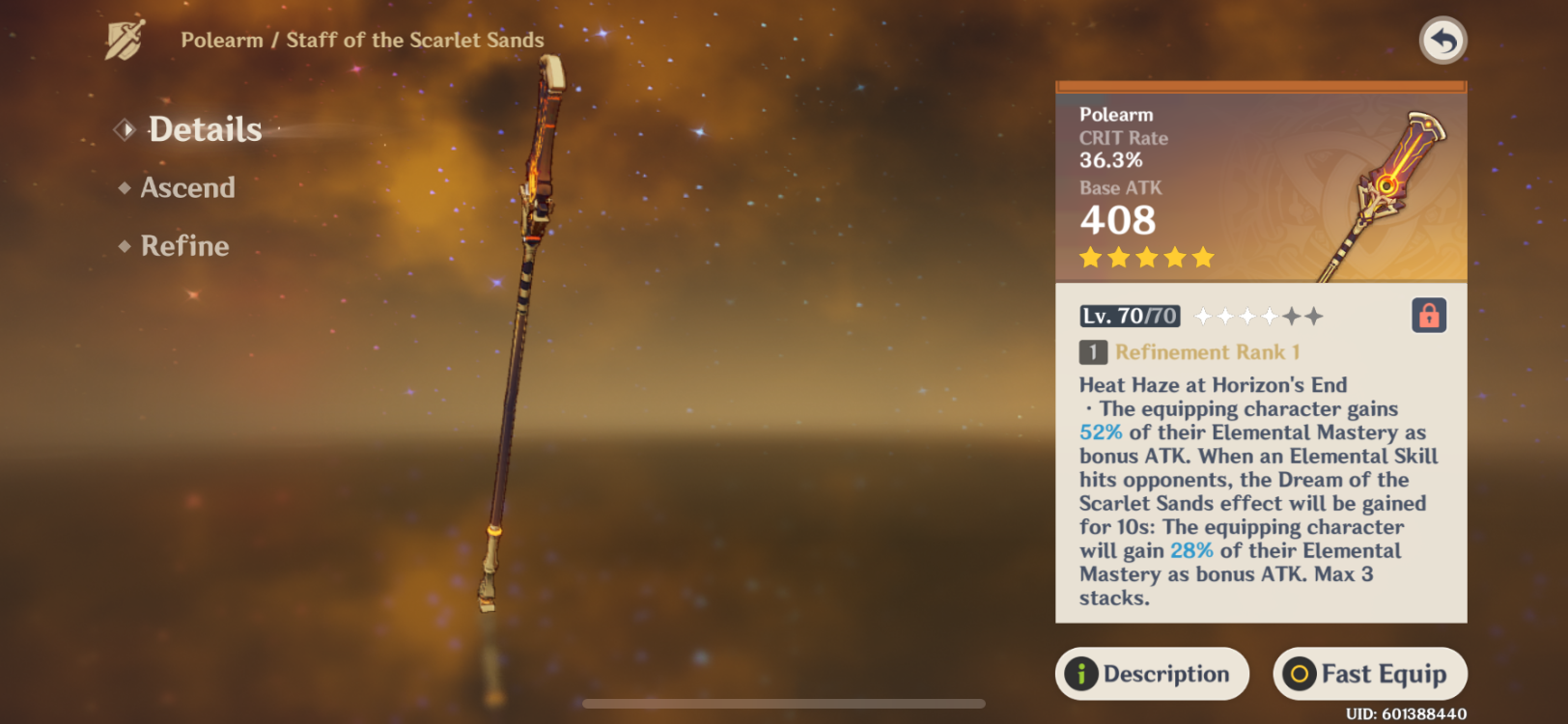Click the info icon on the Description button
The image size is (1568, 724).
click(1083, 674)
